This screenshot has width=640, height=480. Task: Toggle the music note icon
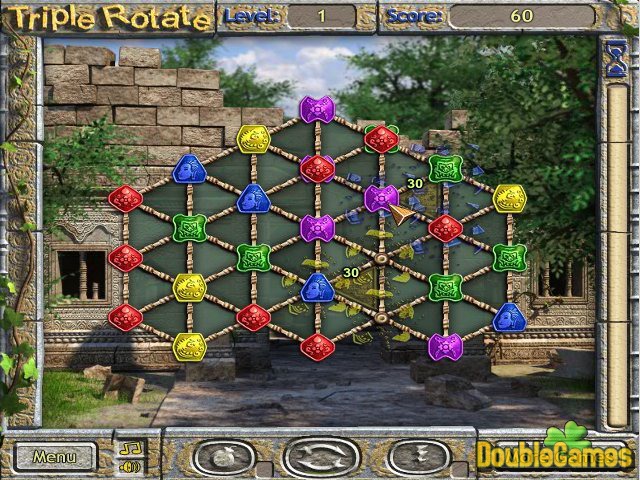tap(131, 447)
